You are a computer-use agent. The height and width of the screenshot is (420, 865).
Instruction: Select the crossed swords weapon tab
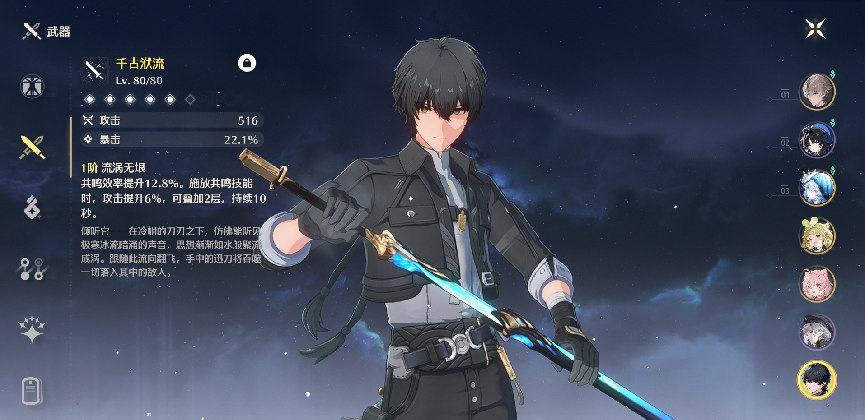[32, 148]
